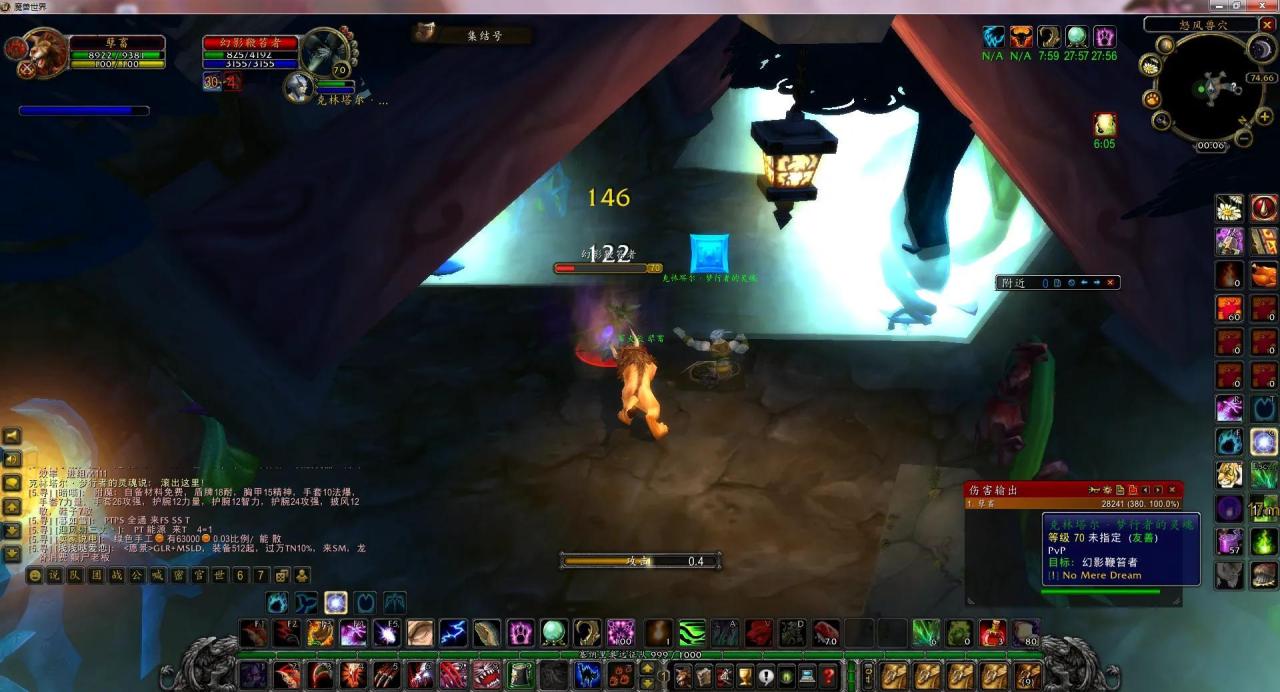Click the green tiger stripes ability

[x=692, y=633]
